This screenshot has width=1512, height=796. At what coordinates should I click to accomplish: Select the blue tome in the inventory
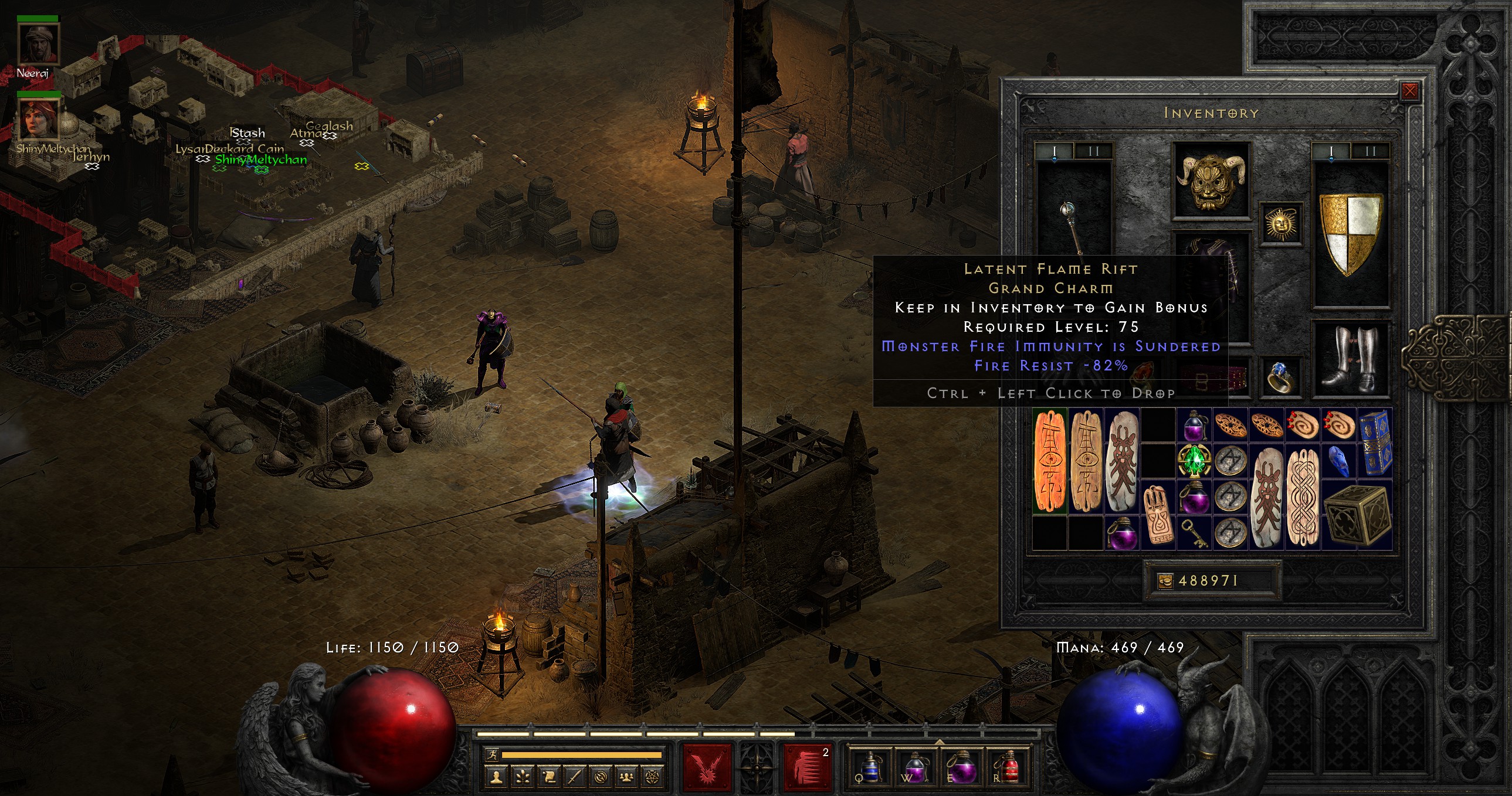(x=1375, y=442)
